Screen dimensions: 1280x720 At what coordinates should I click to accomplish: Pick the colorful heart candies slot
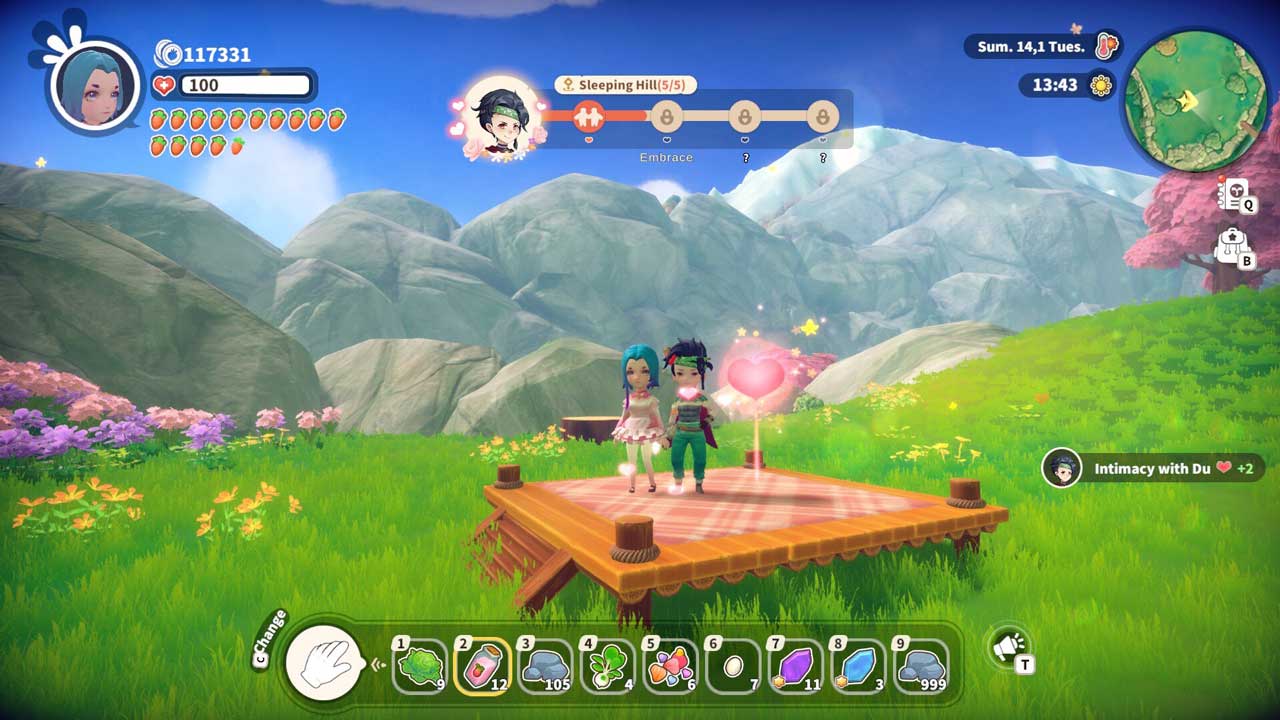point(670,665)
